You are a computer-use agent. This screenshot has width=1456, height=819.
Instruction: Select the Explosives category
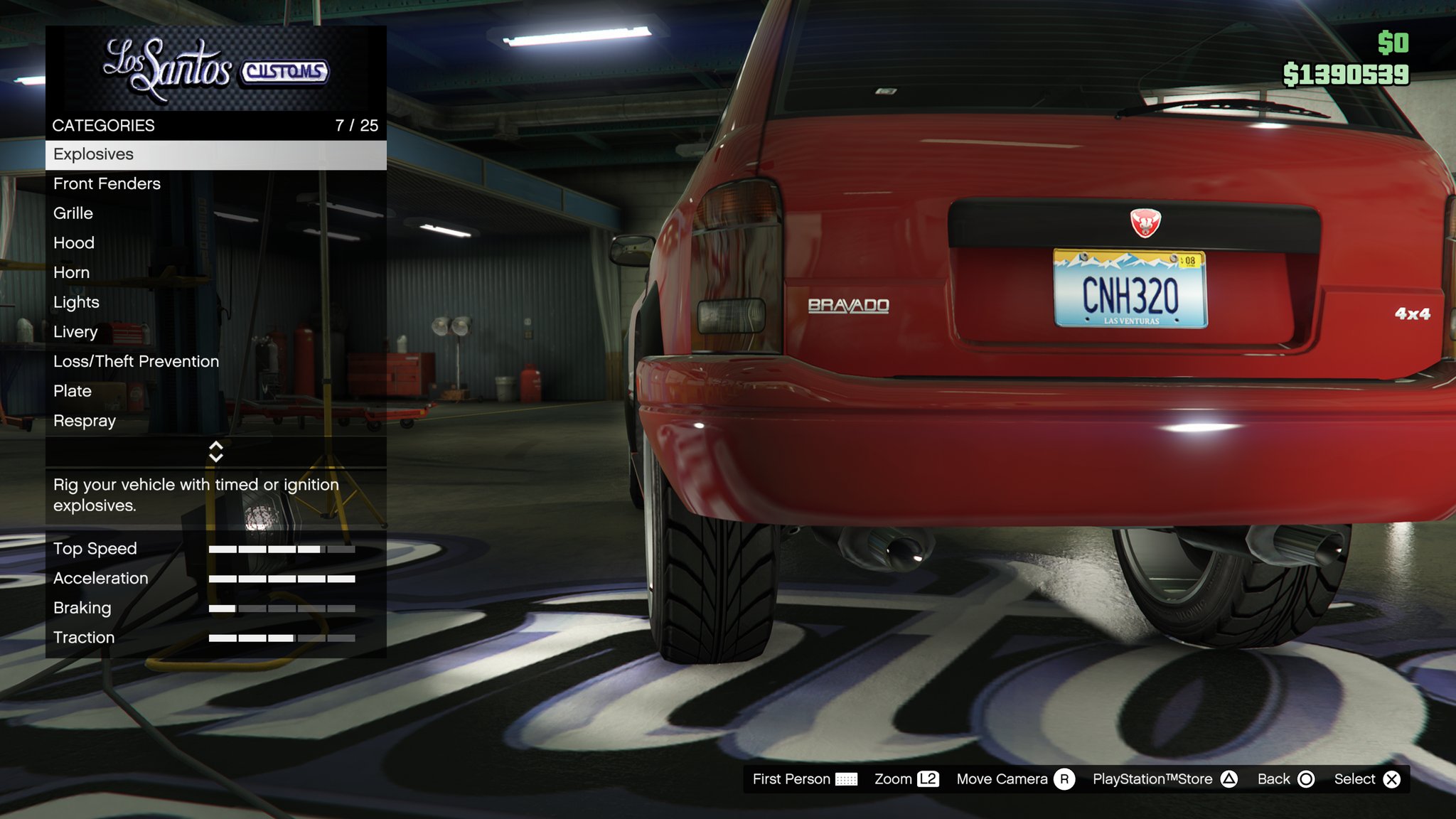click(215, 154)
